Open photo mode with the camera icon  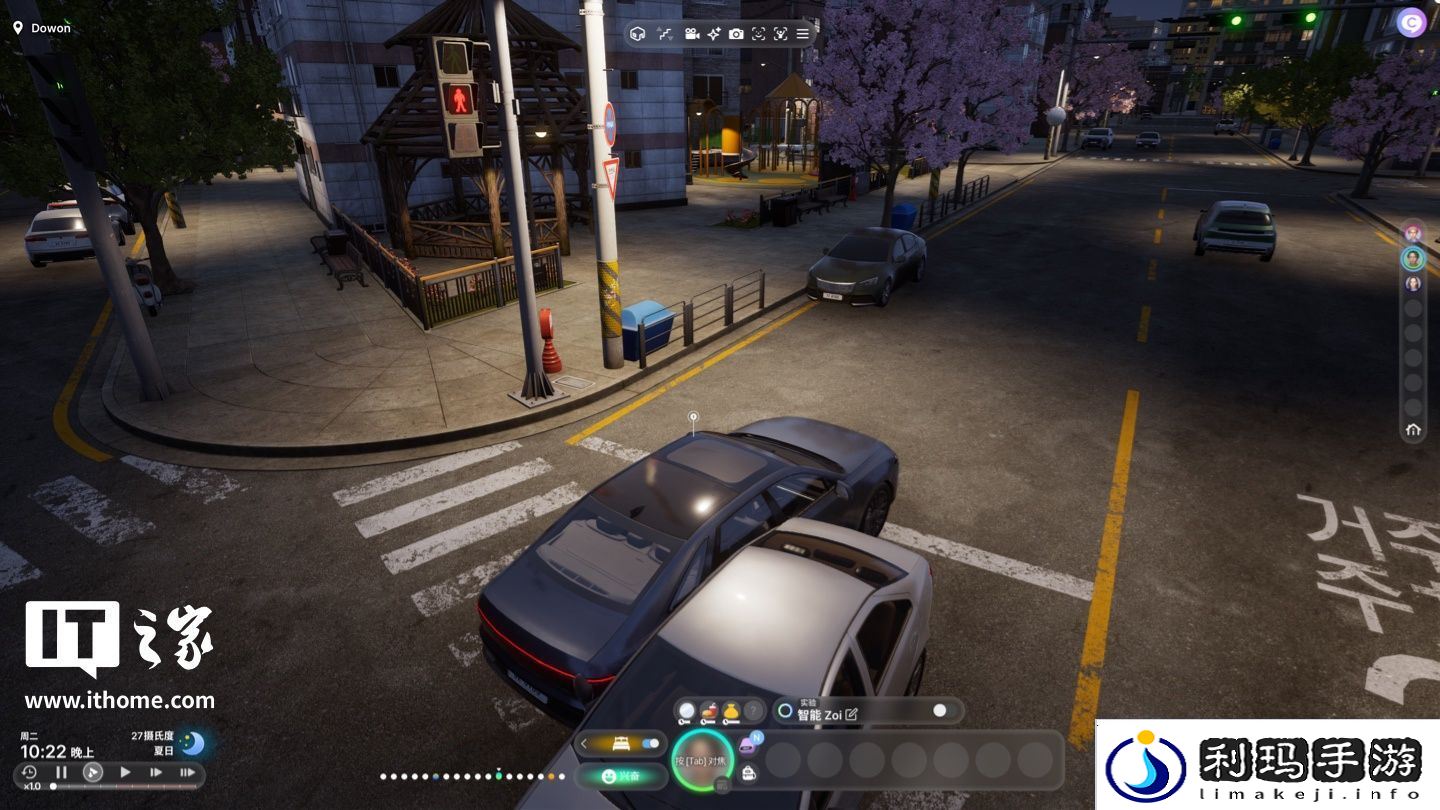736,34
